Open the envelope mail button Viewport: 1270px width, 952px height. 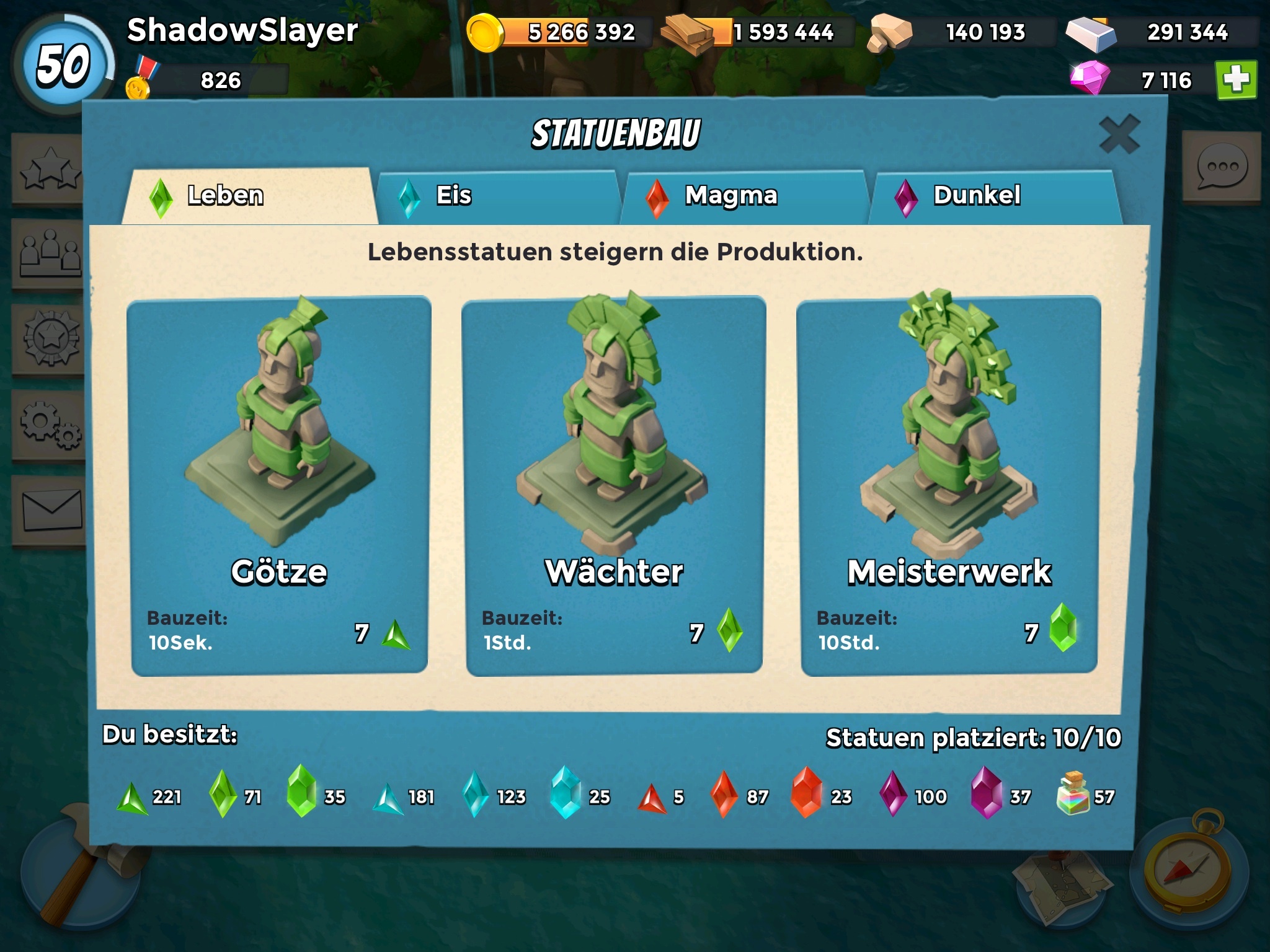[x=51, y=510]
